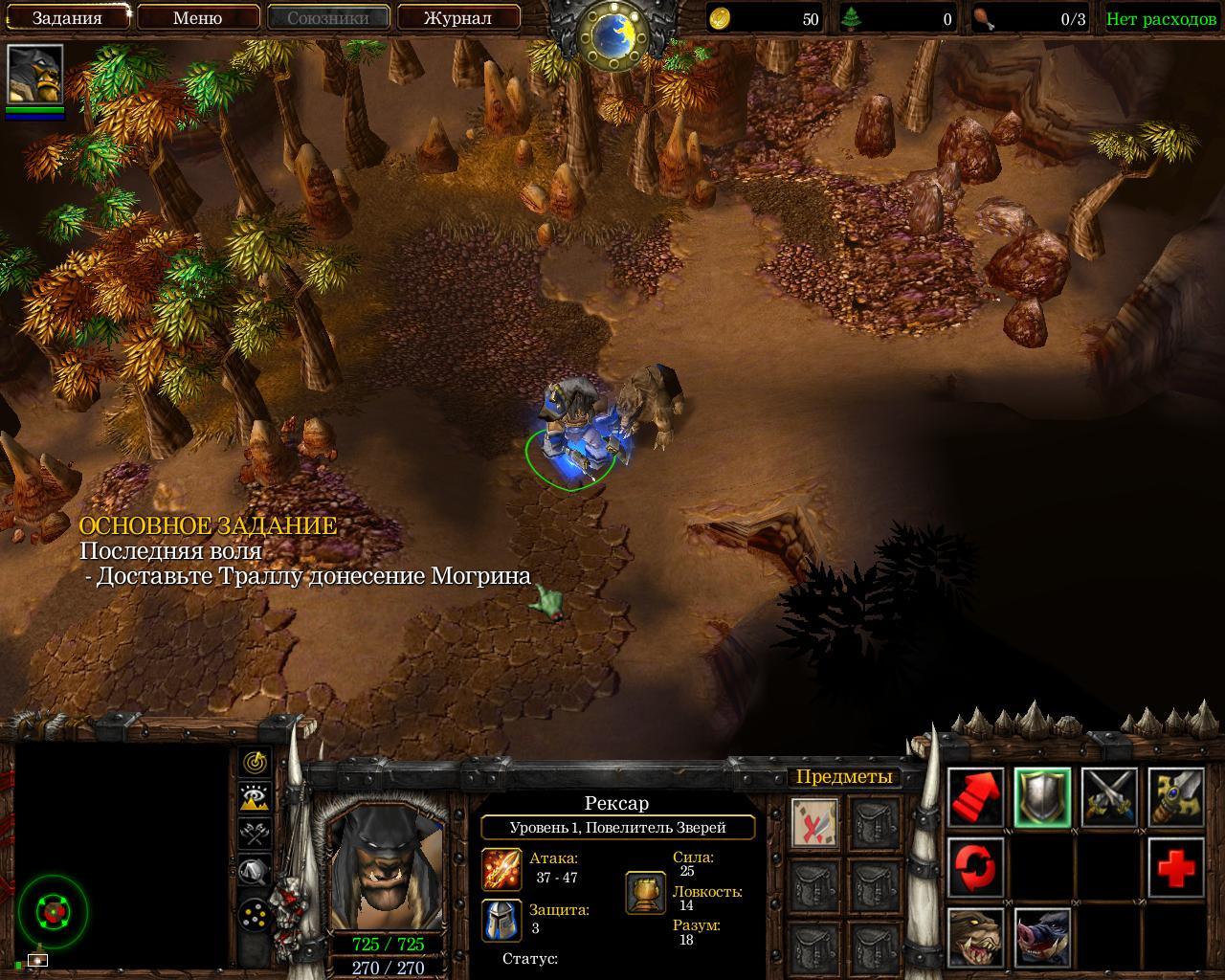Cast the Summon Bear ability

pyautogui.click(x=975, y=938)
